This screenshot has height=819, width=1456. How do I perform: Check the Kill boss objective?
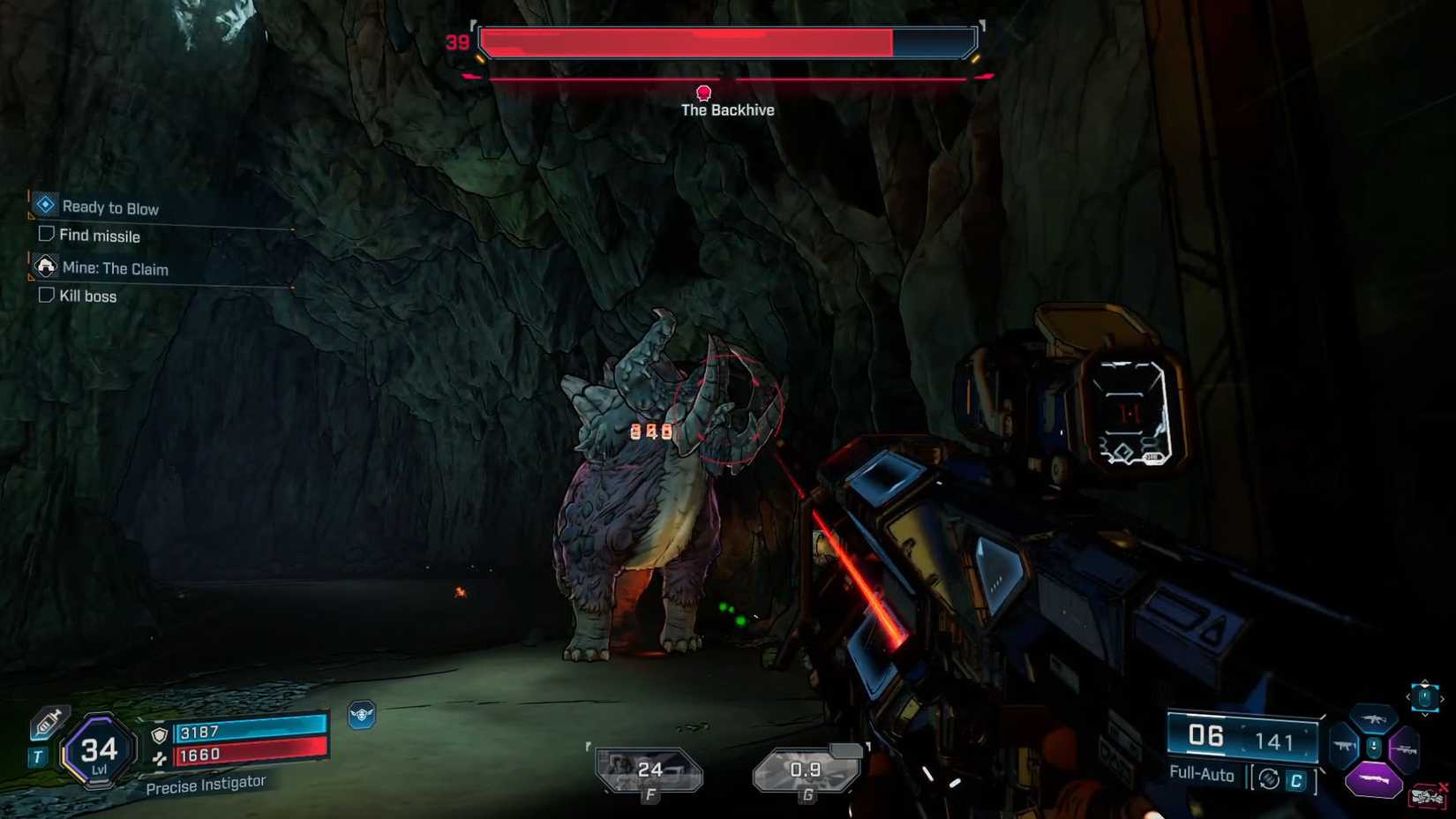(x=45, y=294)
